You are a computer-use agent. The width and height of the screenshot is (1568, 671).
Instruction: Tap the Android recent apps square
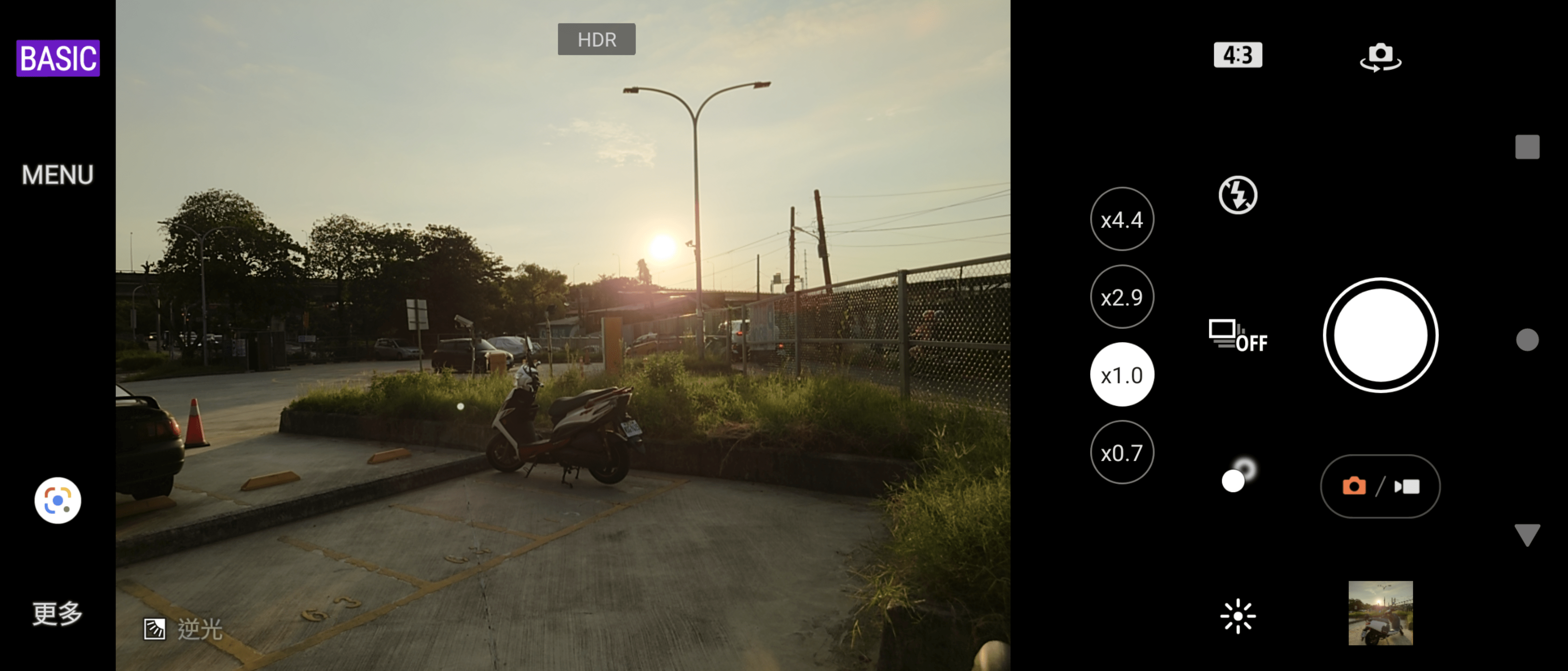click(x=1527, y=147)
